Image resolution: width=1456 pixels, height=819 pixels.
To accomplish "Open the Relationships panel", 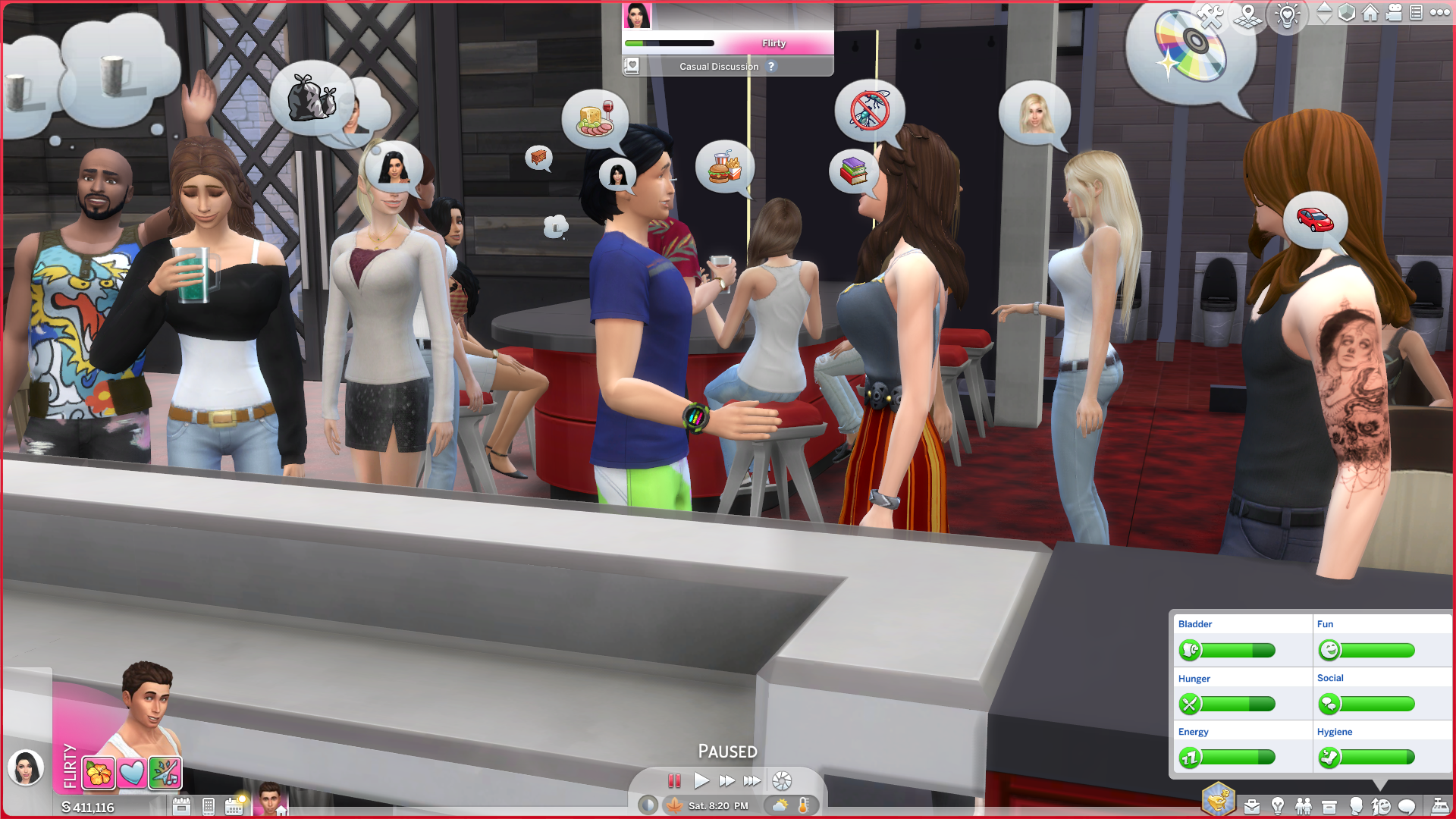I will pos(1304,805).
